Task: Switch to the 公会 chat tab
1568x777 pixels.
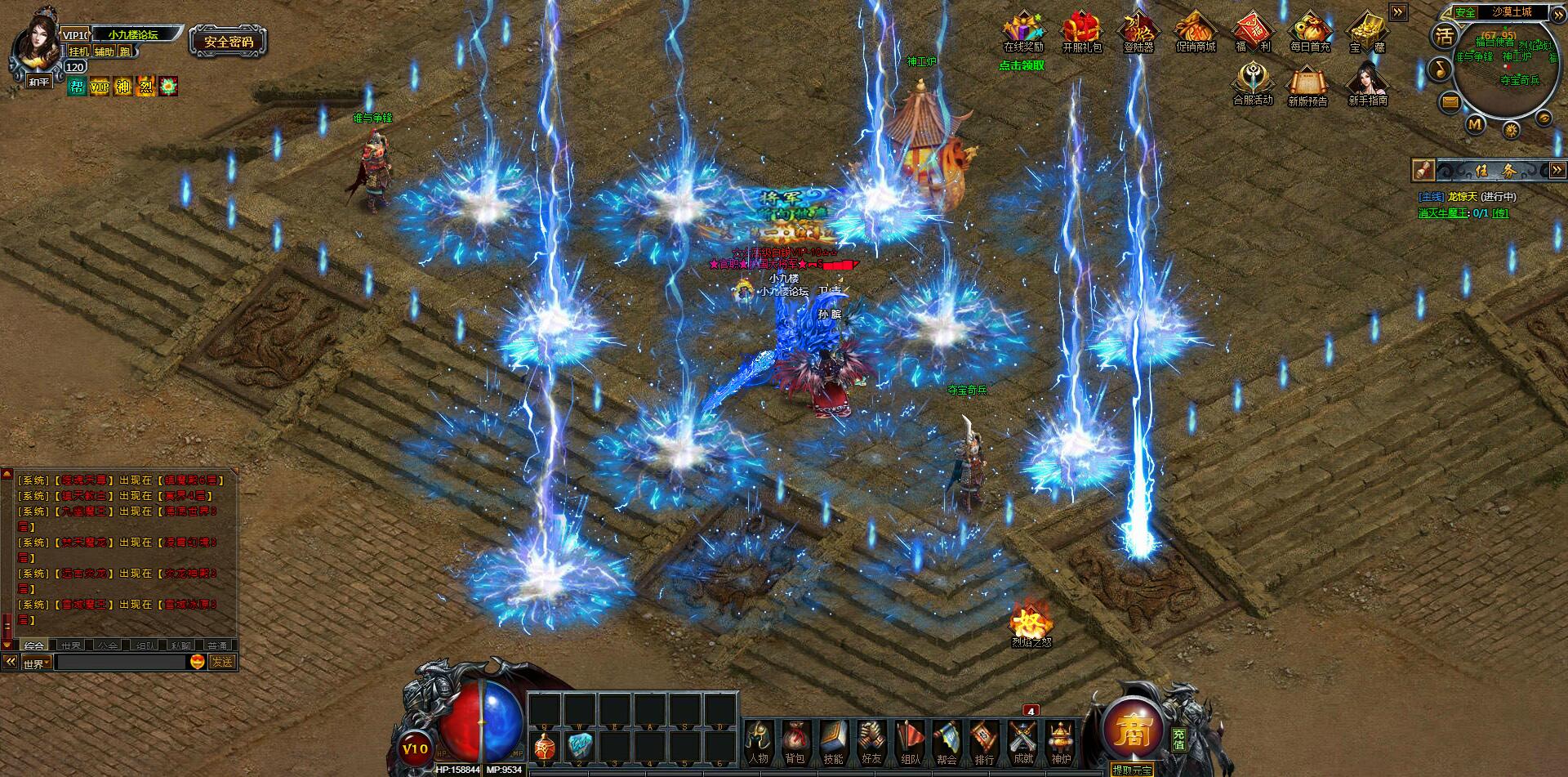Action: tap(107, 645)
